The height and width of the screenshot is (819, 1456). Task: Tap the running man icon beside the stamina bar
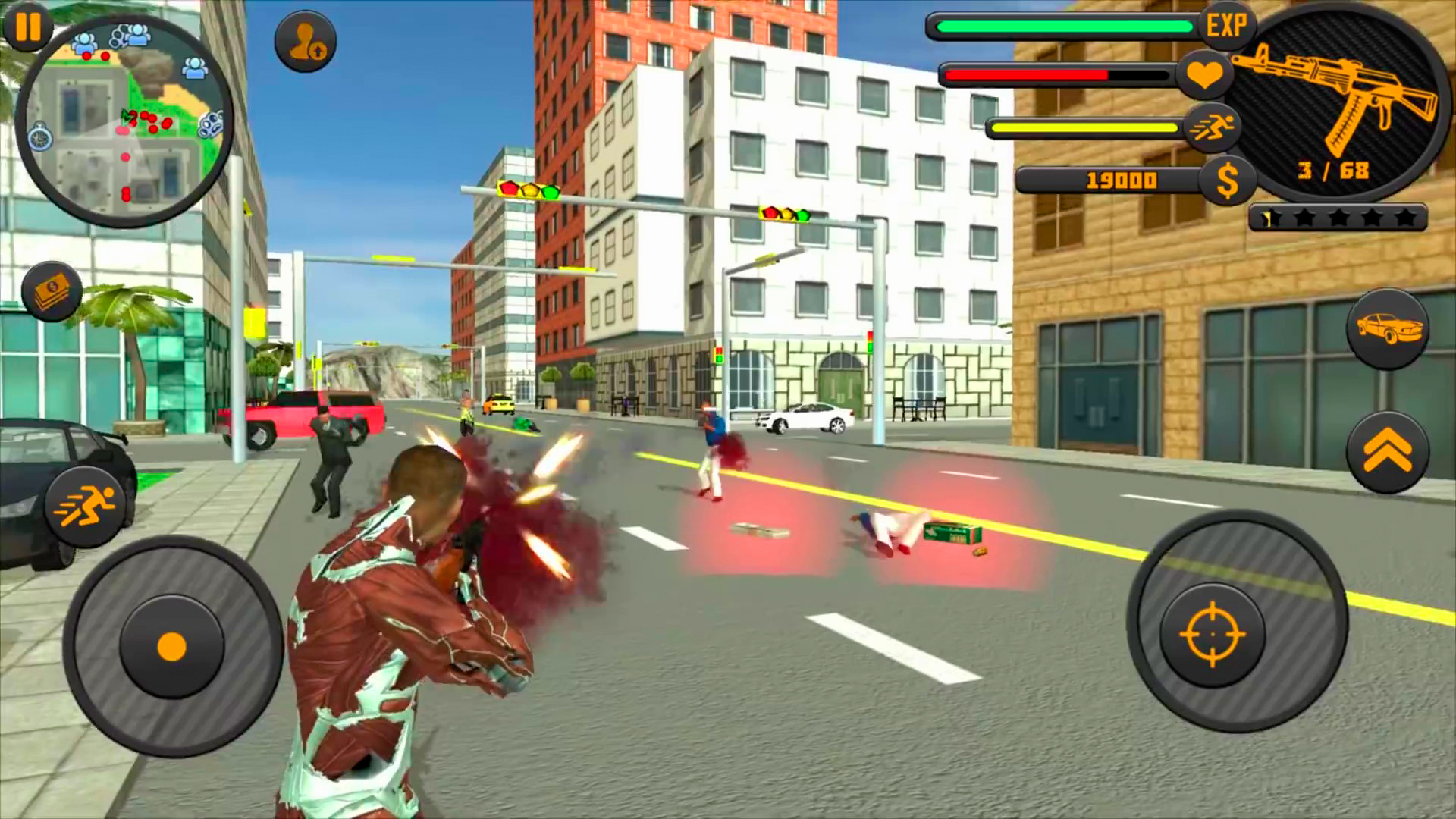point(1213,127)
